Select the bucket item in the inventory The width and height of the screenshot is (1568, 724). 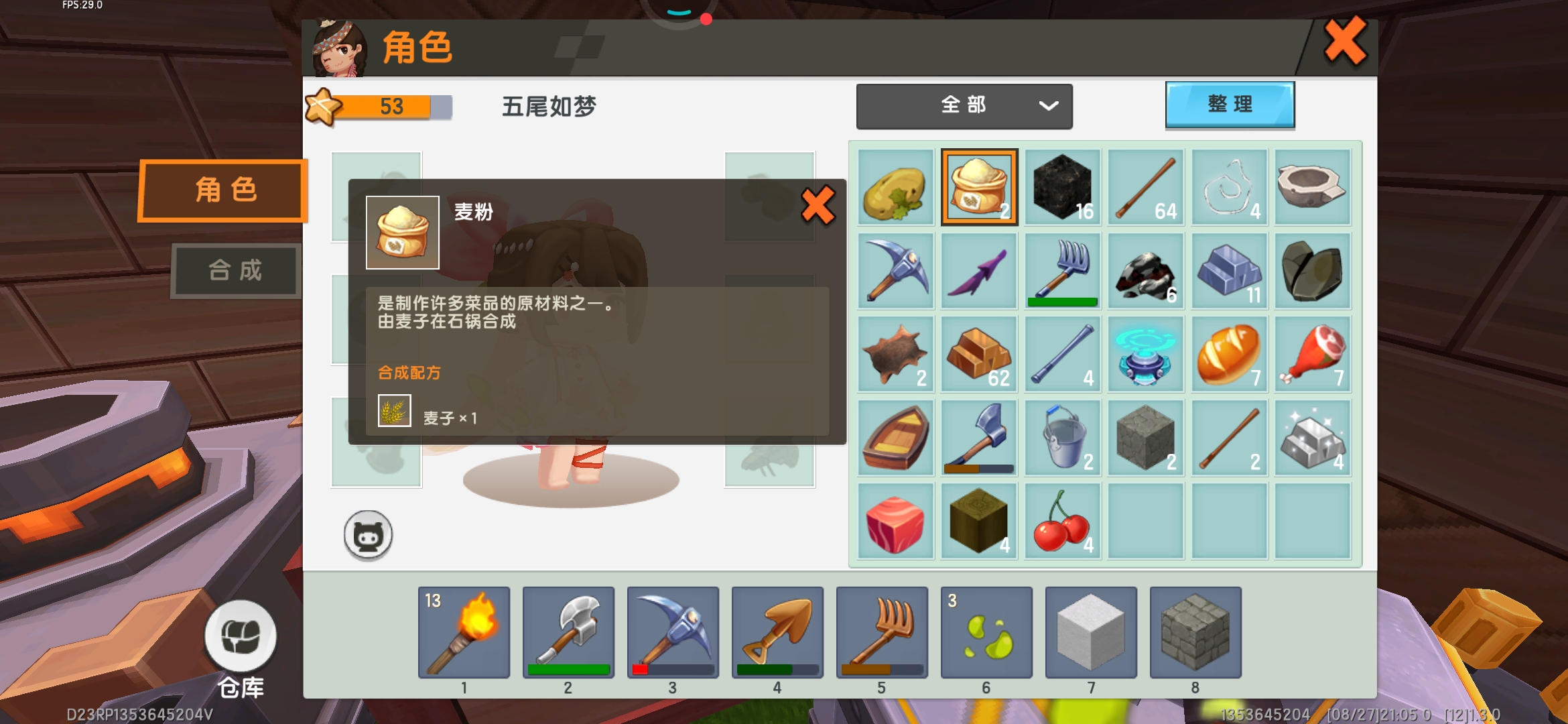pyautogui.click(x=1061, y=438)
